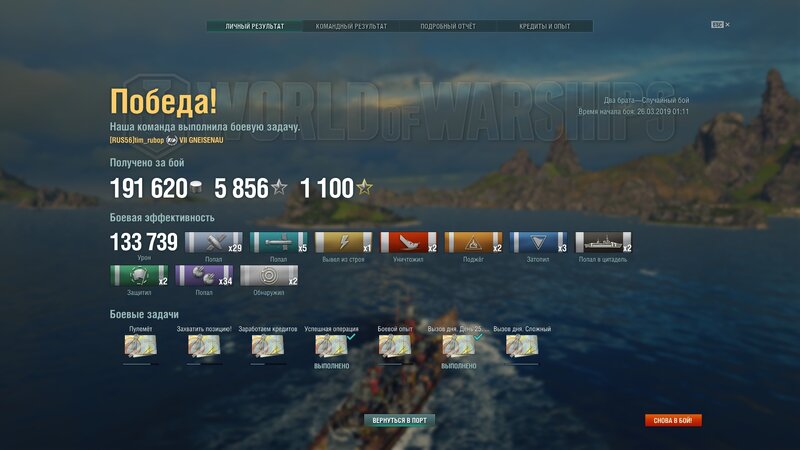This screenshot has height=450, width=800.
Task: Select the Попал в цитадель ribbon
Action: click(x=603, y=243)
